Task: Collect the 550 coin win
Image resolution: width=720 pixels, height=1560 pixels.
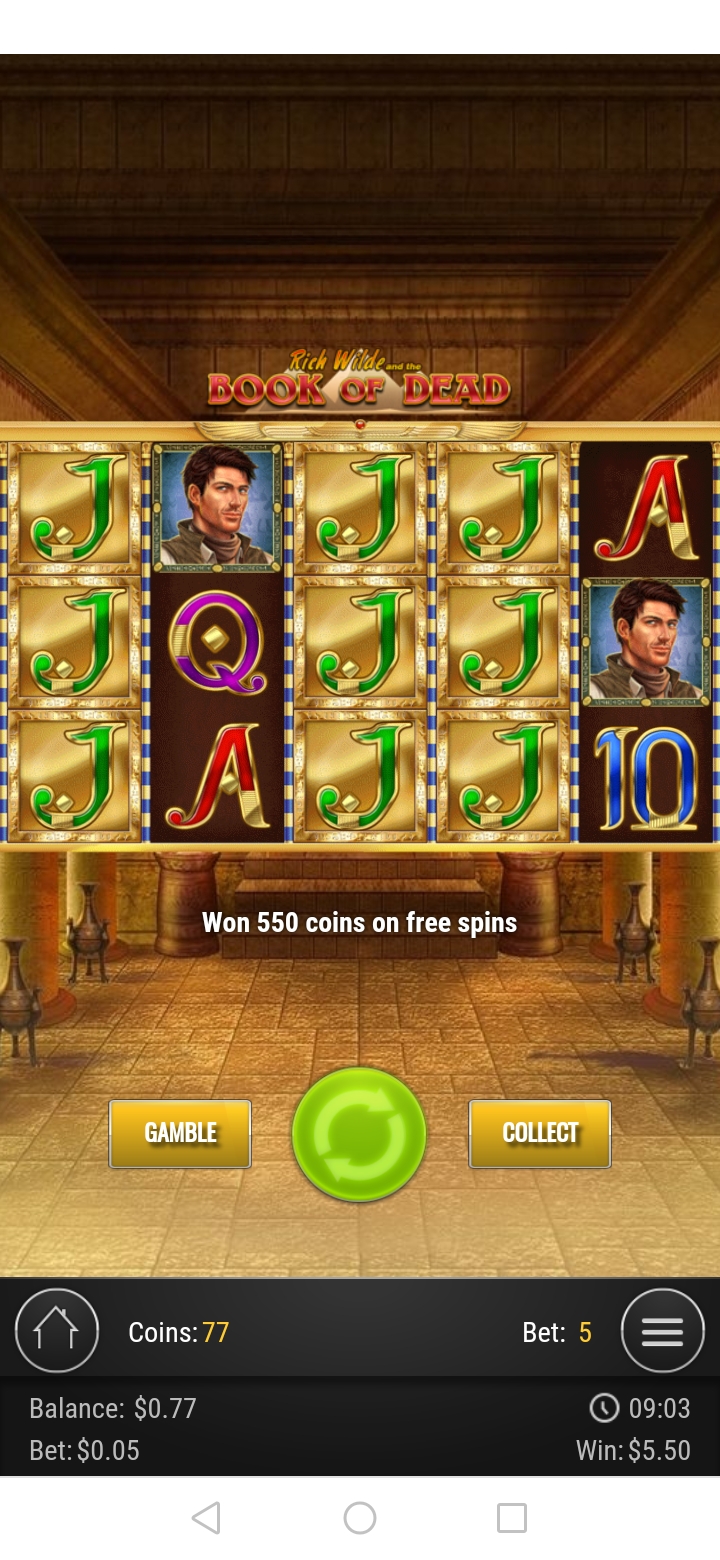Action: [x=540, y=1133]
